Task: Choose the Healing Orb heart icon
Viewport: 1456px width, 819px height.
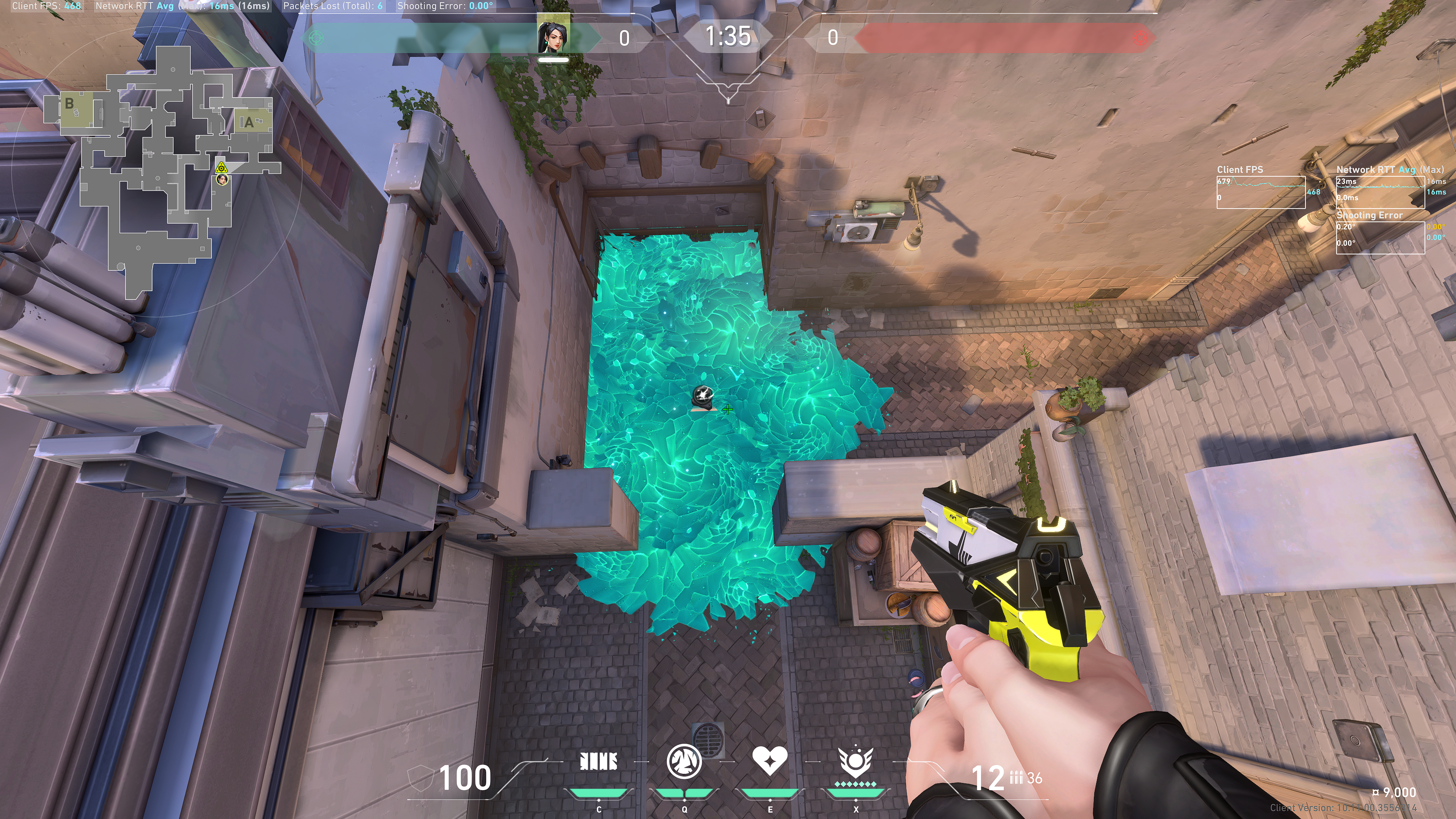Action: (x=769, y=761)
